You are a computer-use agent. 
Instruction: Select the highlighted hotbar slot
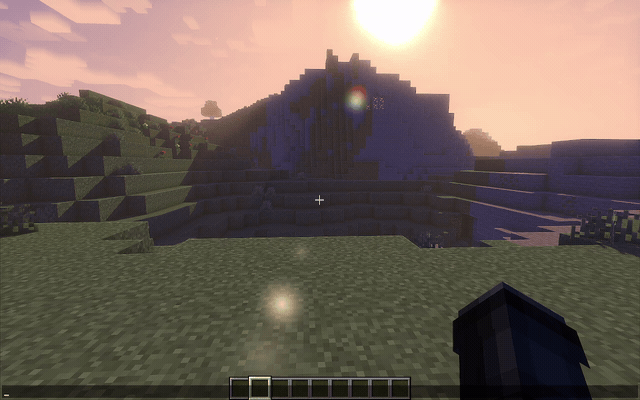[259, 387]
